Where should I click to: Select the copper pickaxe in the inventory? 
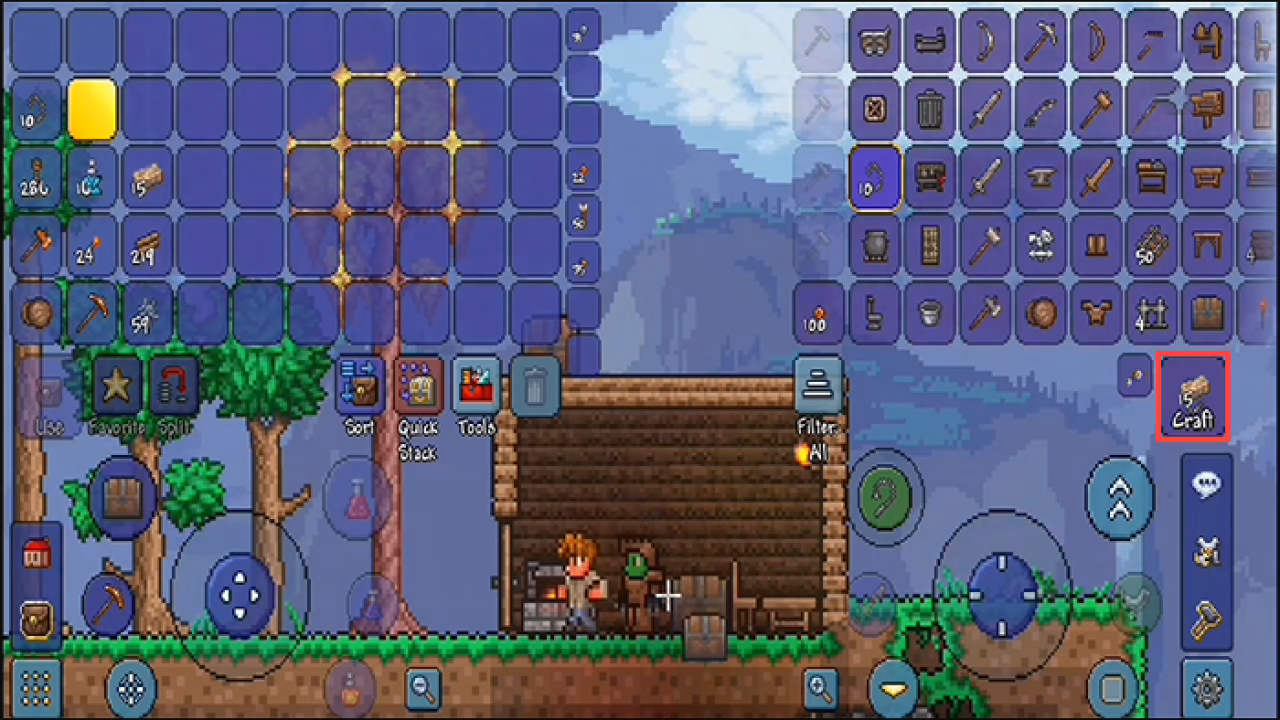click(x=93, y=313)
